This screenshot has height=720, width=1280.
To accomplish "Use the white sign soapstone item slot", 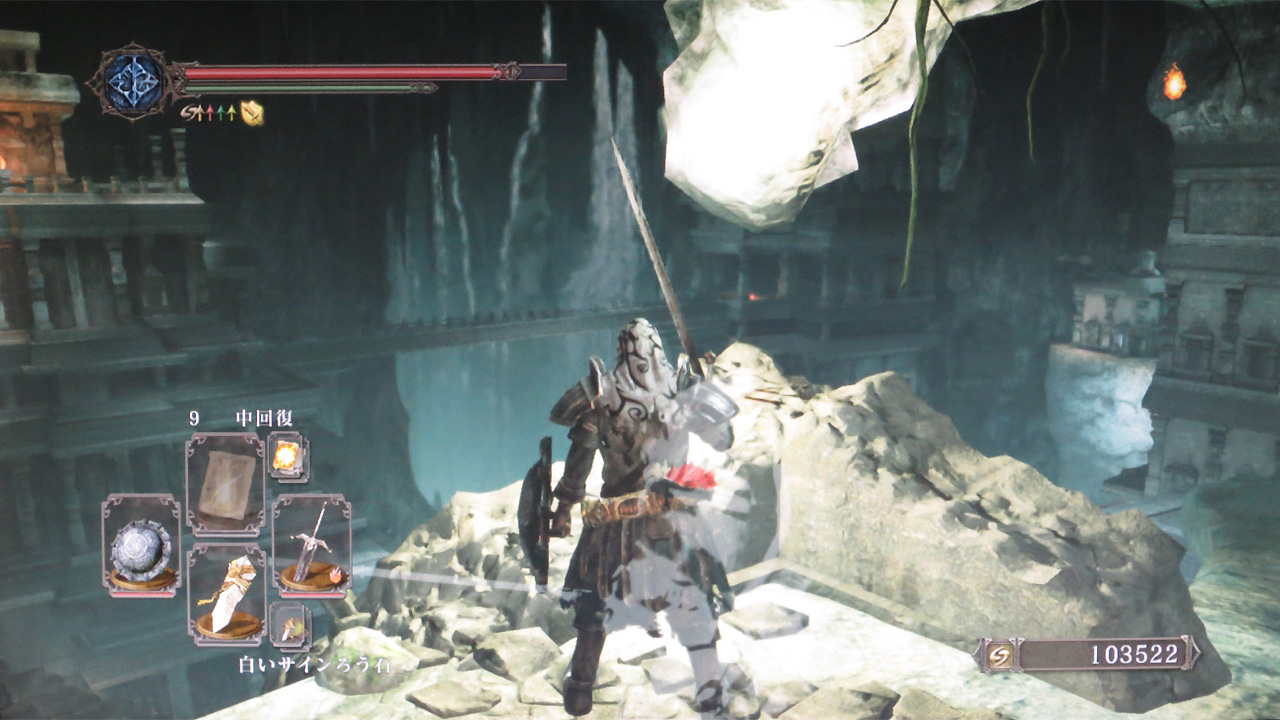I will pyautogui.click(x=225, y=596).
